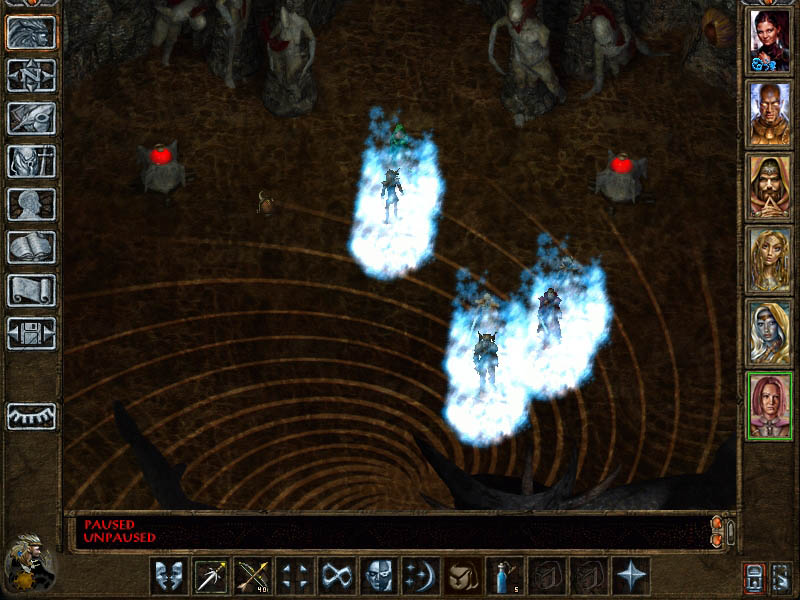Open the inventory screen with the armored figure button
800x600 pixels.
tap(31, 161)
